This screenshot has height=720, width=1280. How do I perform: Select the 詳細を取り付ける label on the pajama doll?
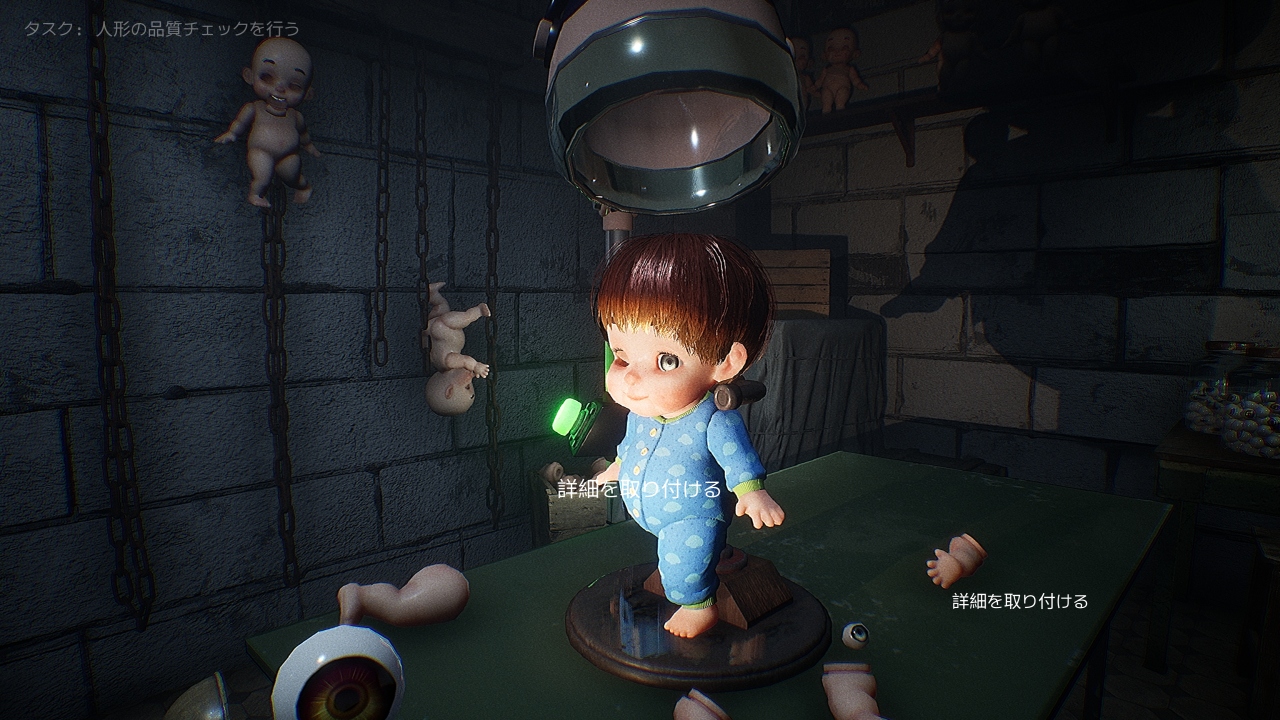[x=639, y=489]
